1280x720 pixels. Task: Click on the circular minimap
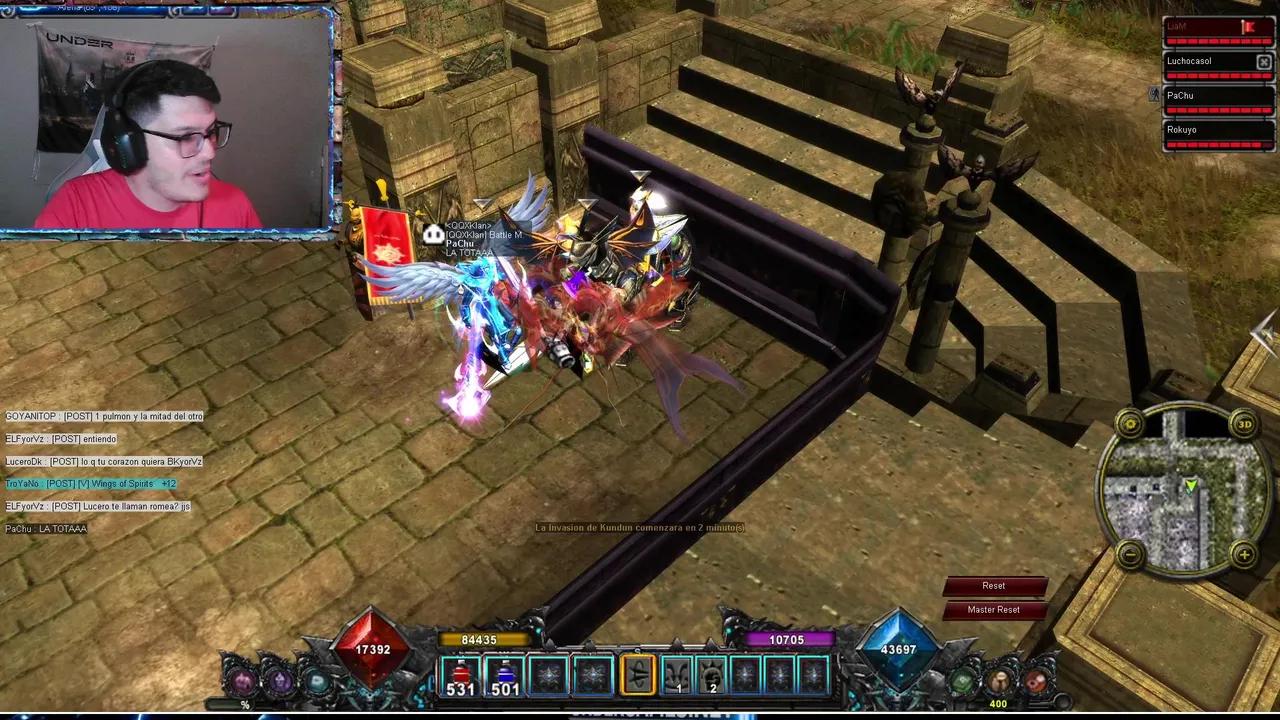click(x=1187, y=489)
